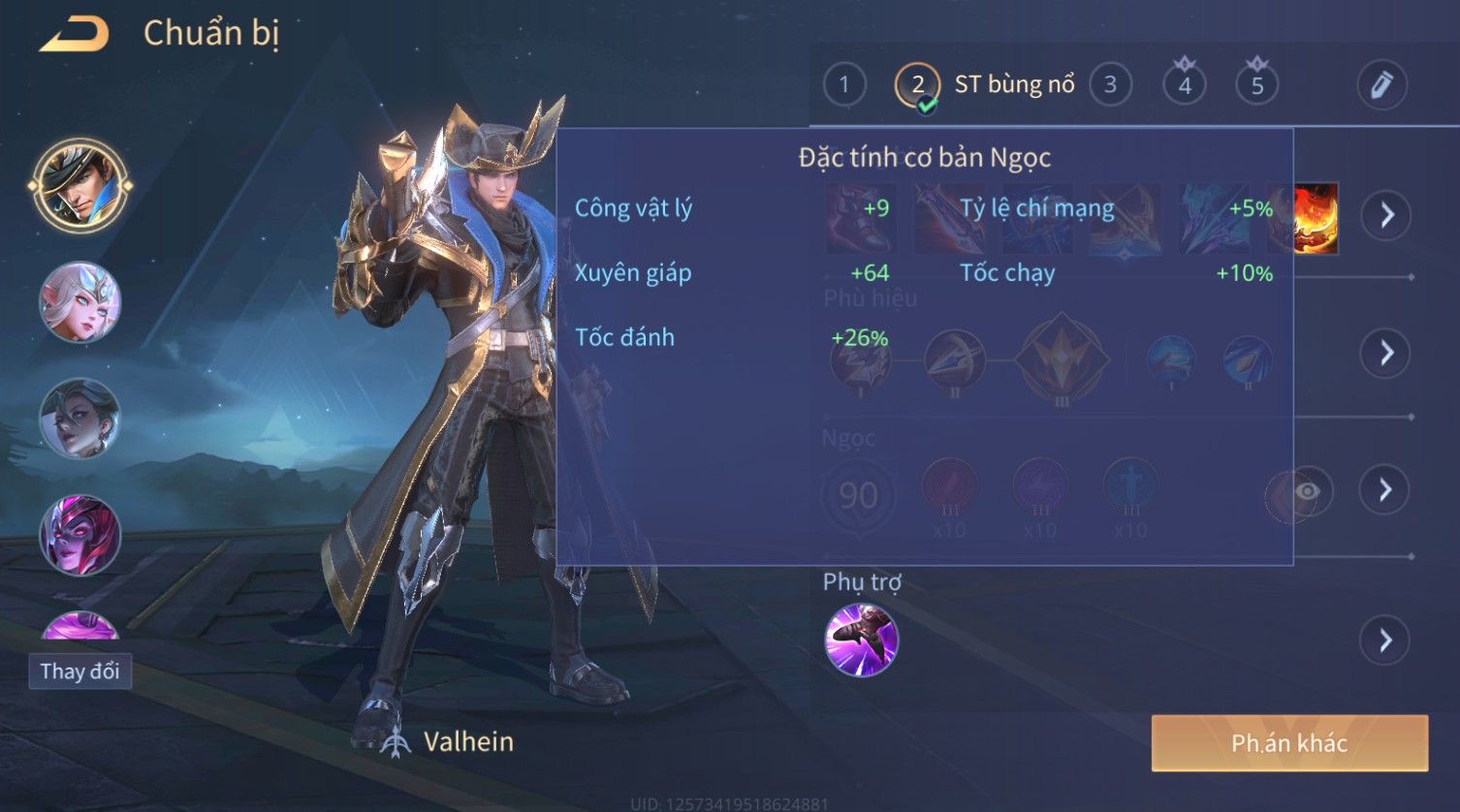Open the Ngọc gems section arrow
The image size is (1460, 812).
click(1386, 489)
